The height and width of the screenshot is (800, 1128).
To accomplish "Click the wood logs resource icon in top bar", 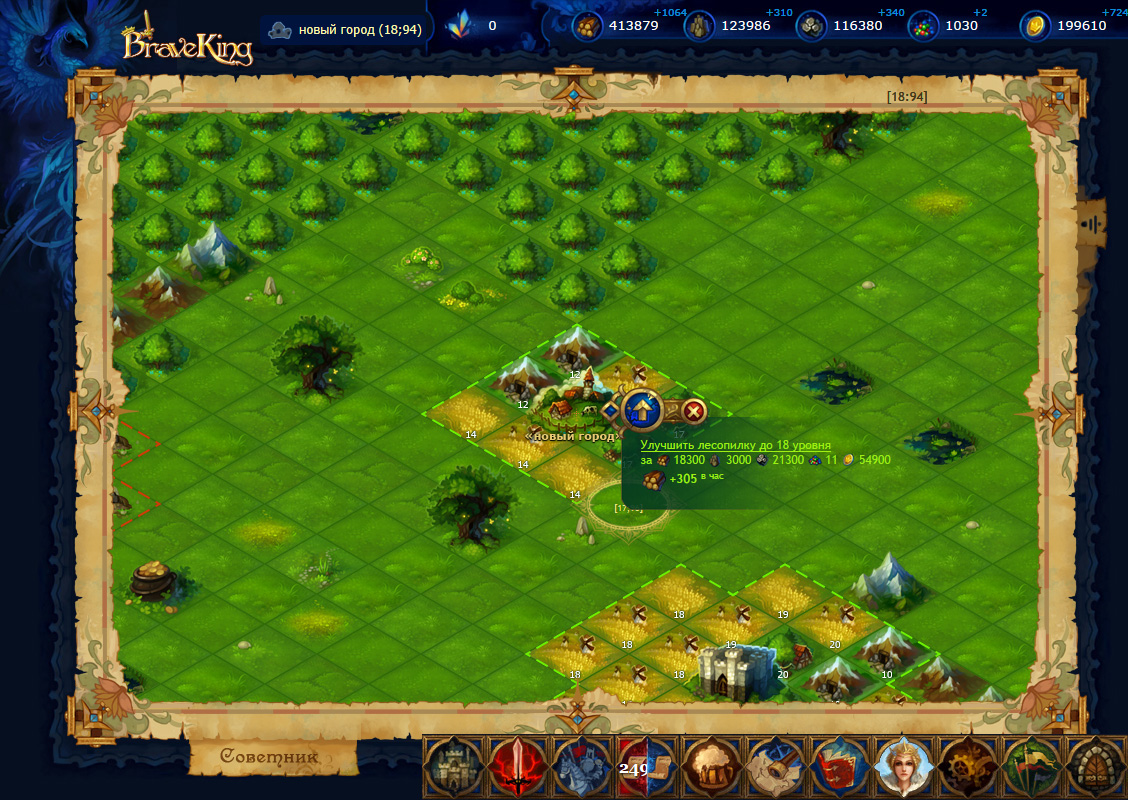I will click(x=588, y=26).
